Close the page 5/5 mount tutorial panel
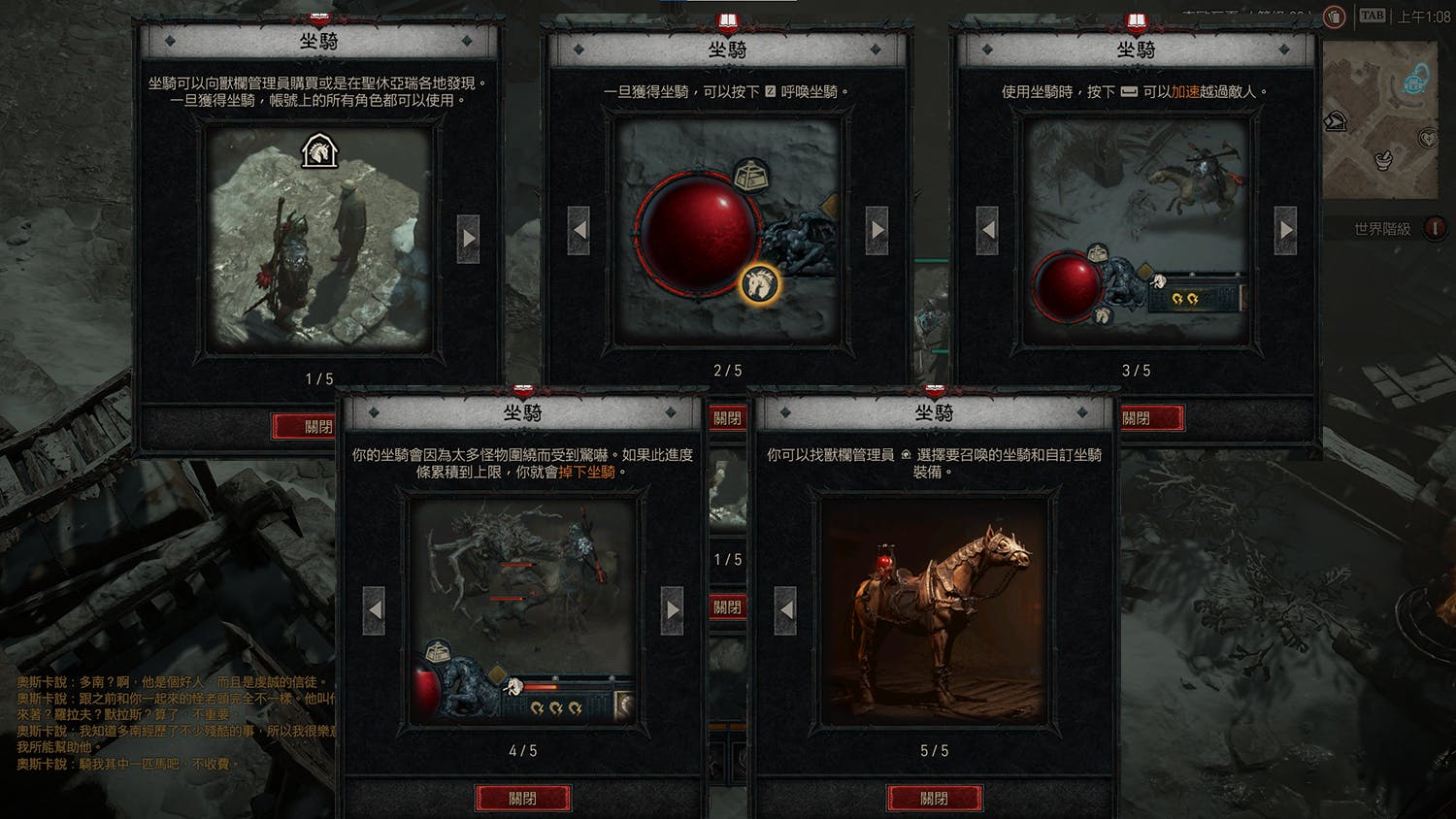The width and height of the screenshot is (1456, 819). tap(934, 798)
